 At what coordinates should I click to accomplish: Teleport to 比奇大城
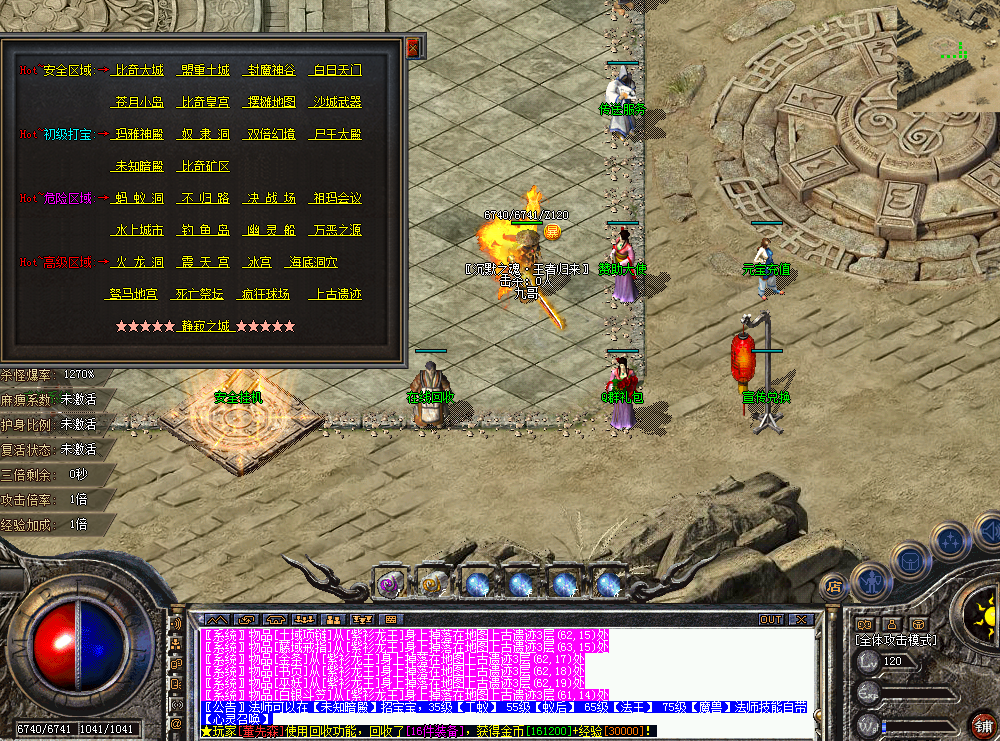pyautogui.click(x=139, y=71)
